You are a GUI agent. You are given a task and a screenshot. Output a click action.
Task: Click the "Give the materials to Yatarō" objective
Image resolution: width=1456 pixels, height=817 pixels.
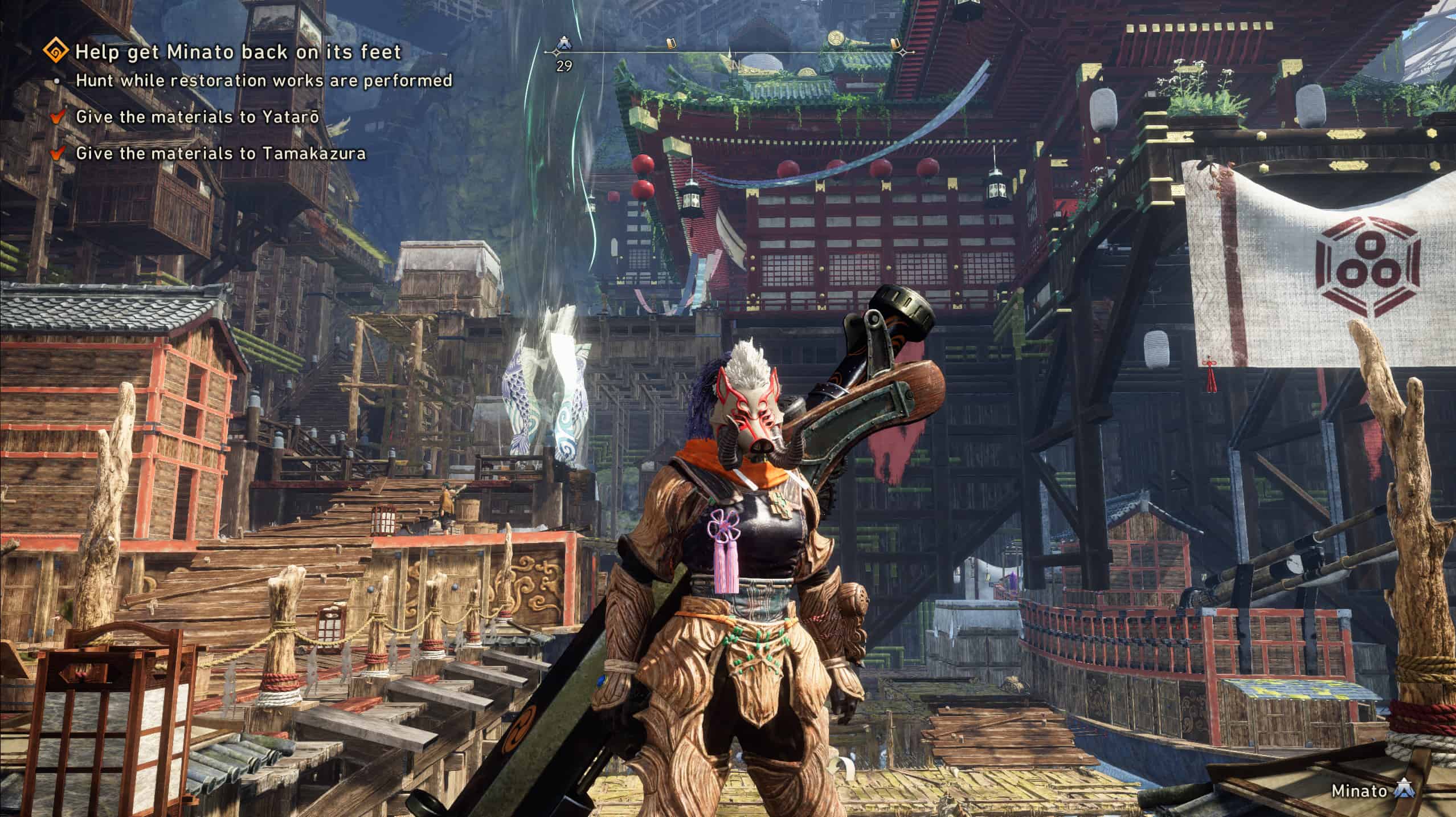point(197,117)
